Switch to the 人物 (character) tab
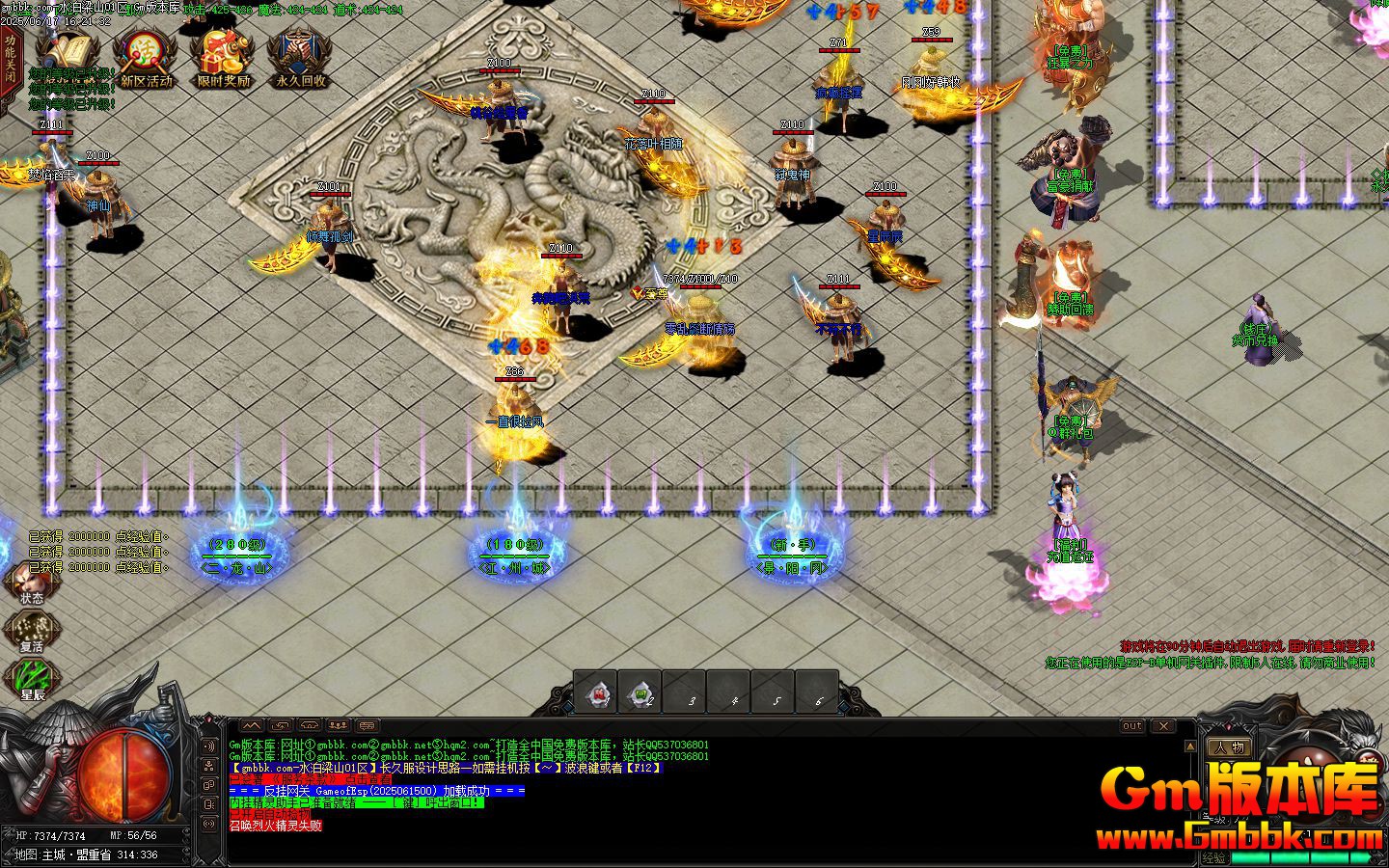 1231,746
